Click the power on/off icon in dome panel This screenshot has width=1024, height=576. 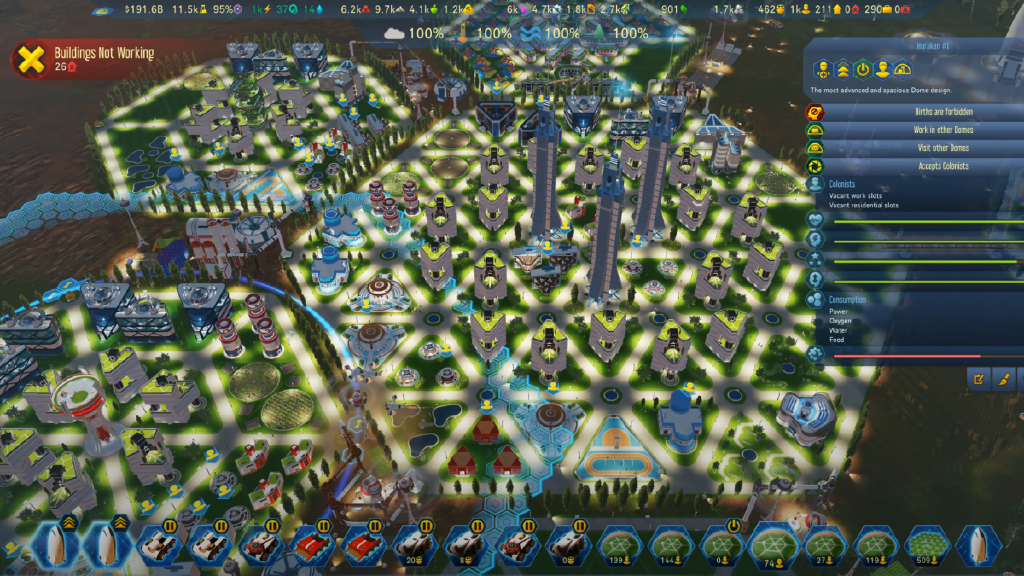coord(862,70)
